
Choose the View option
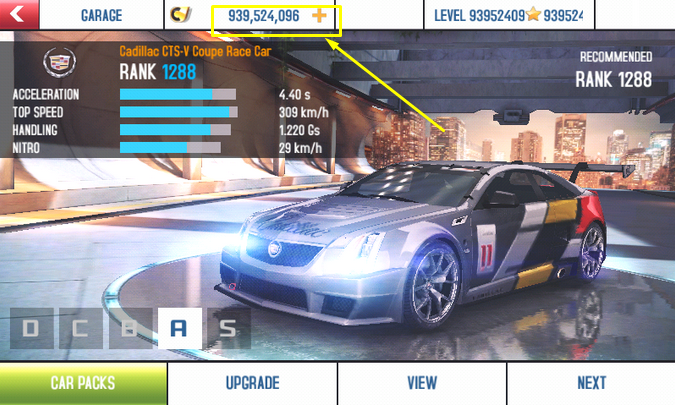(x=422, y=383)
